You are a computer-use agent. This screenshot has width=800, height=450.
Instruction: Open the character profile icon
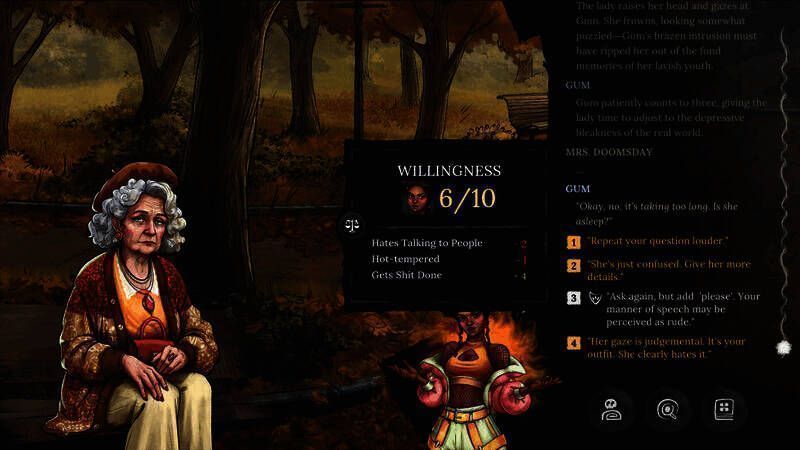point(610,408)
